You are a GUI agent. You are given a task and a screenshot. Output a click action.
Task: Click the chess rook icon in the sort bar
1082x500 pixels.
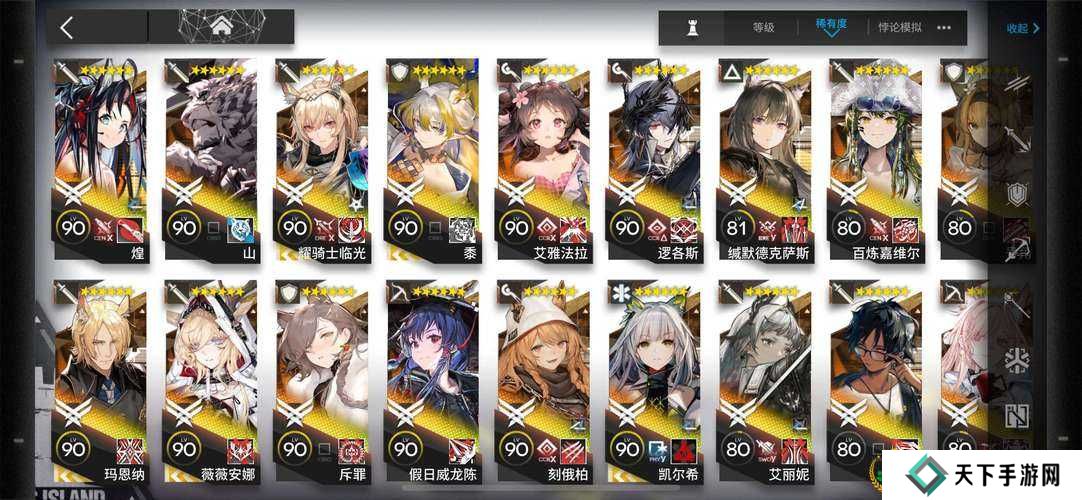pos(692,28)
